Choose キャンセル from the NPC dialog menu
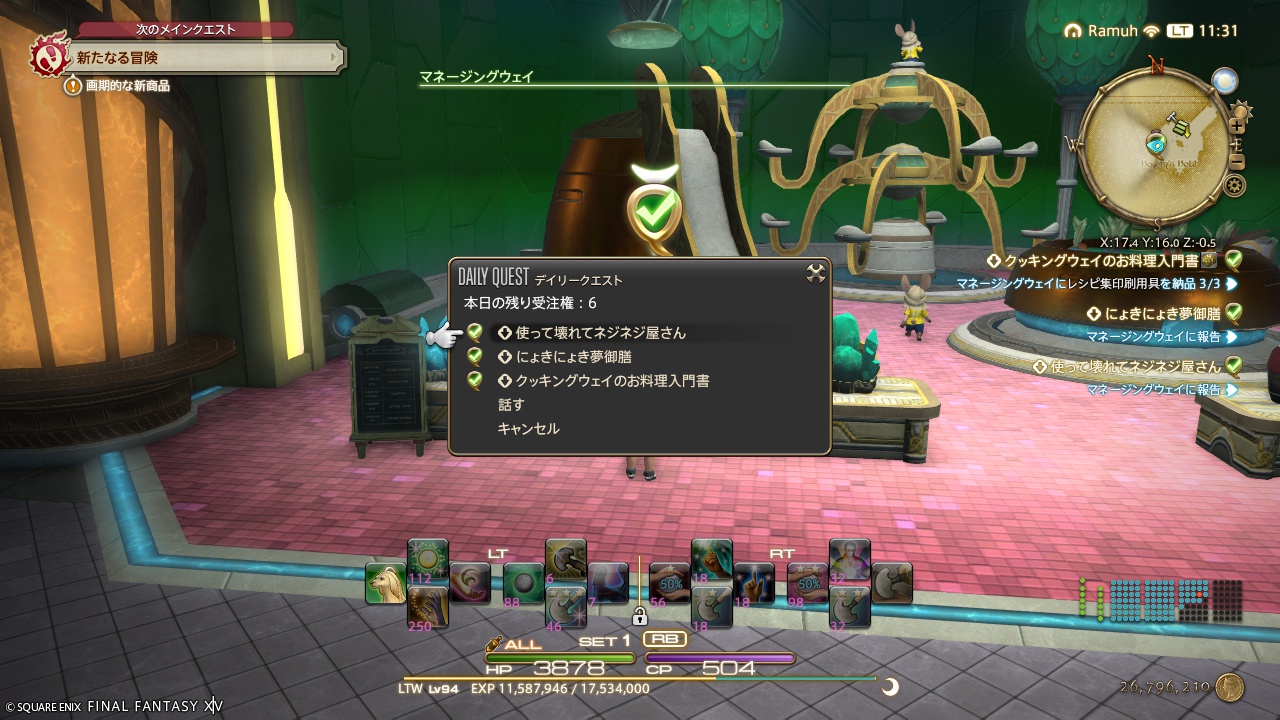This screenshot has height=720, width=1280. (528, 427)
